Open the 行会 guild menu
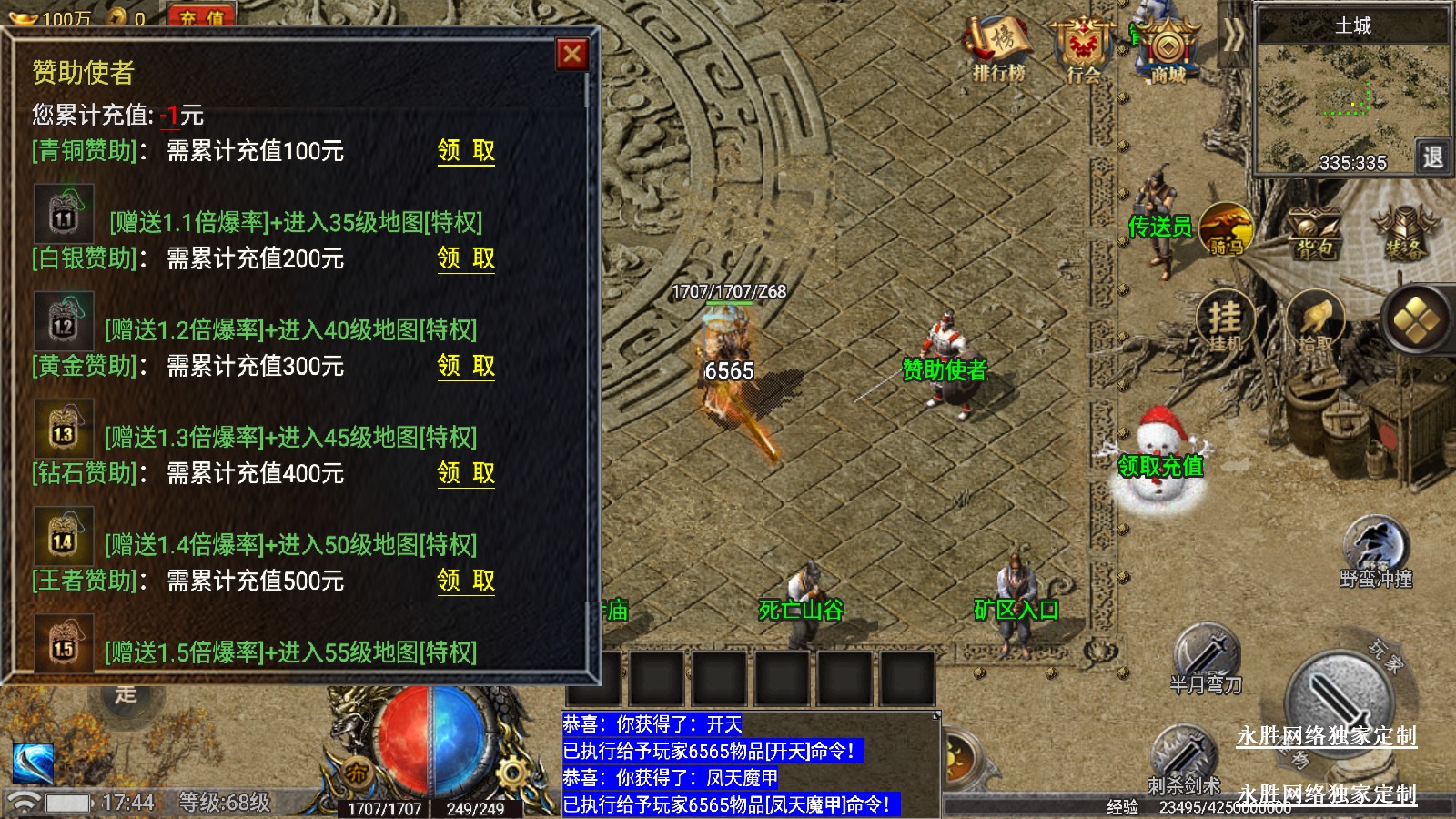 pos(1083,50)
